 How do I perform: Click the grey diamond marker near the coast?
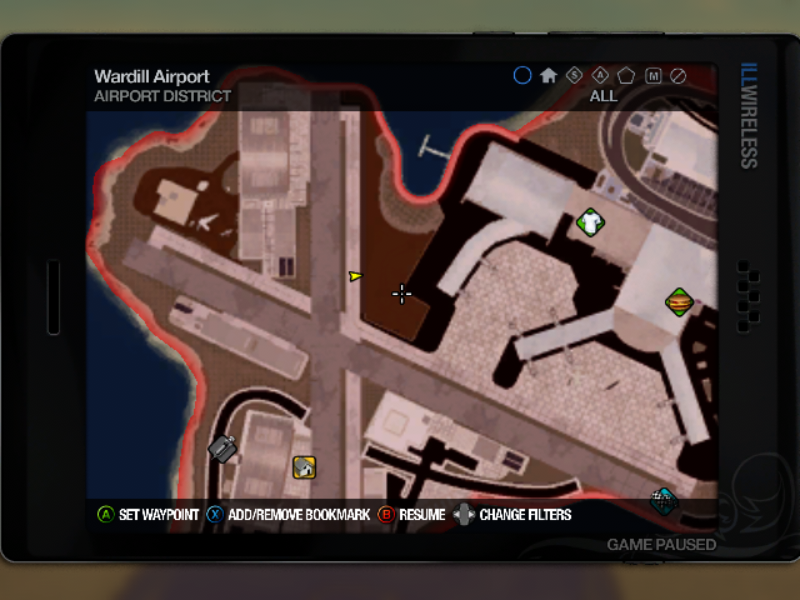coord(222,449)
